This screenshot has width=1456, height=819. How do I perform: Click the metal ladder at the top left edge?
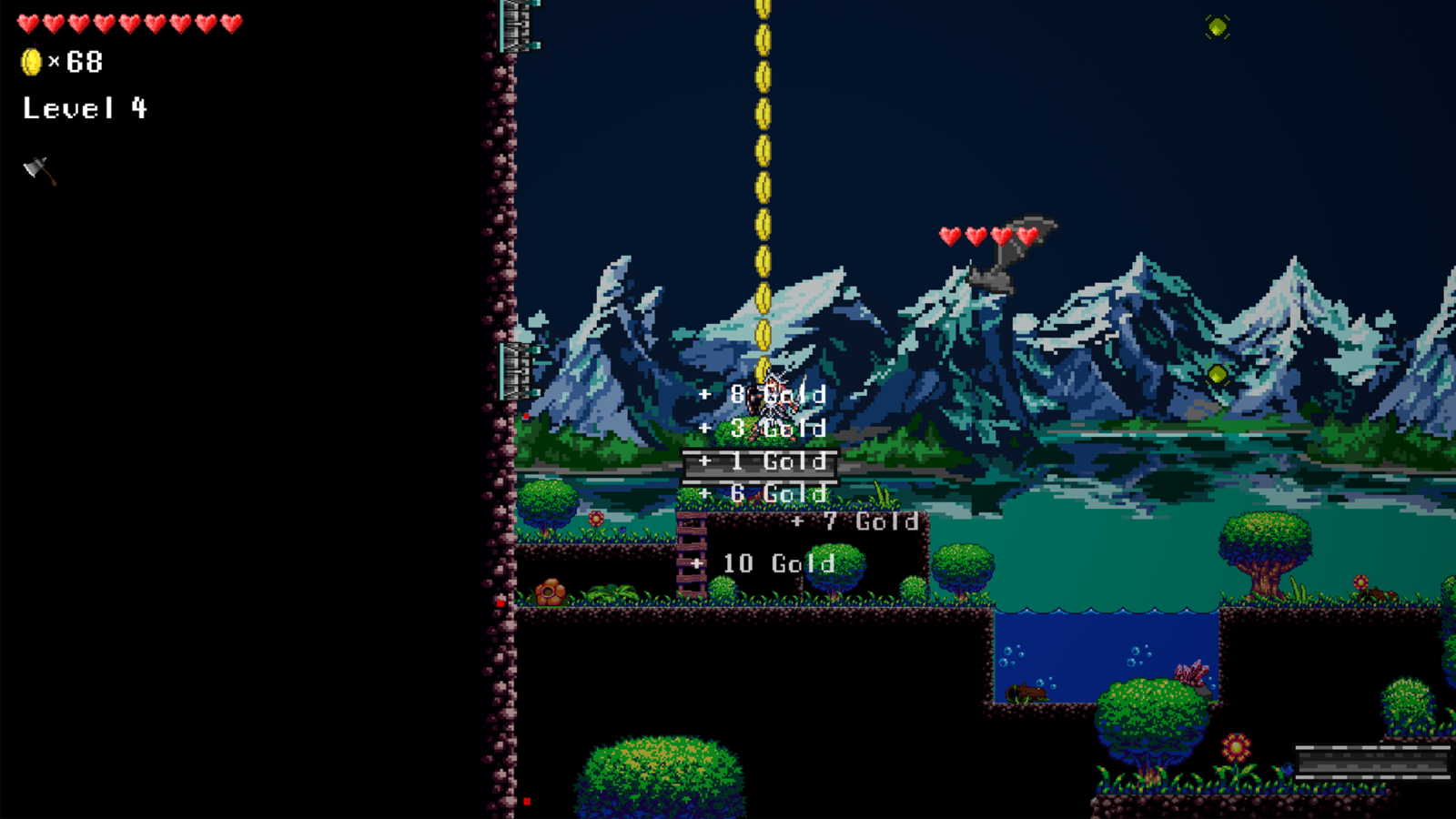click(517, 23)
